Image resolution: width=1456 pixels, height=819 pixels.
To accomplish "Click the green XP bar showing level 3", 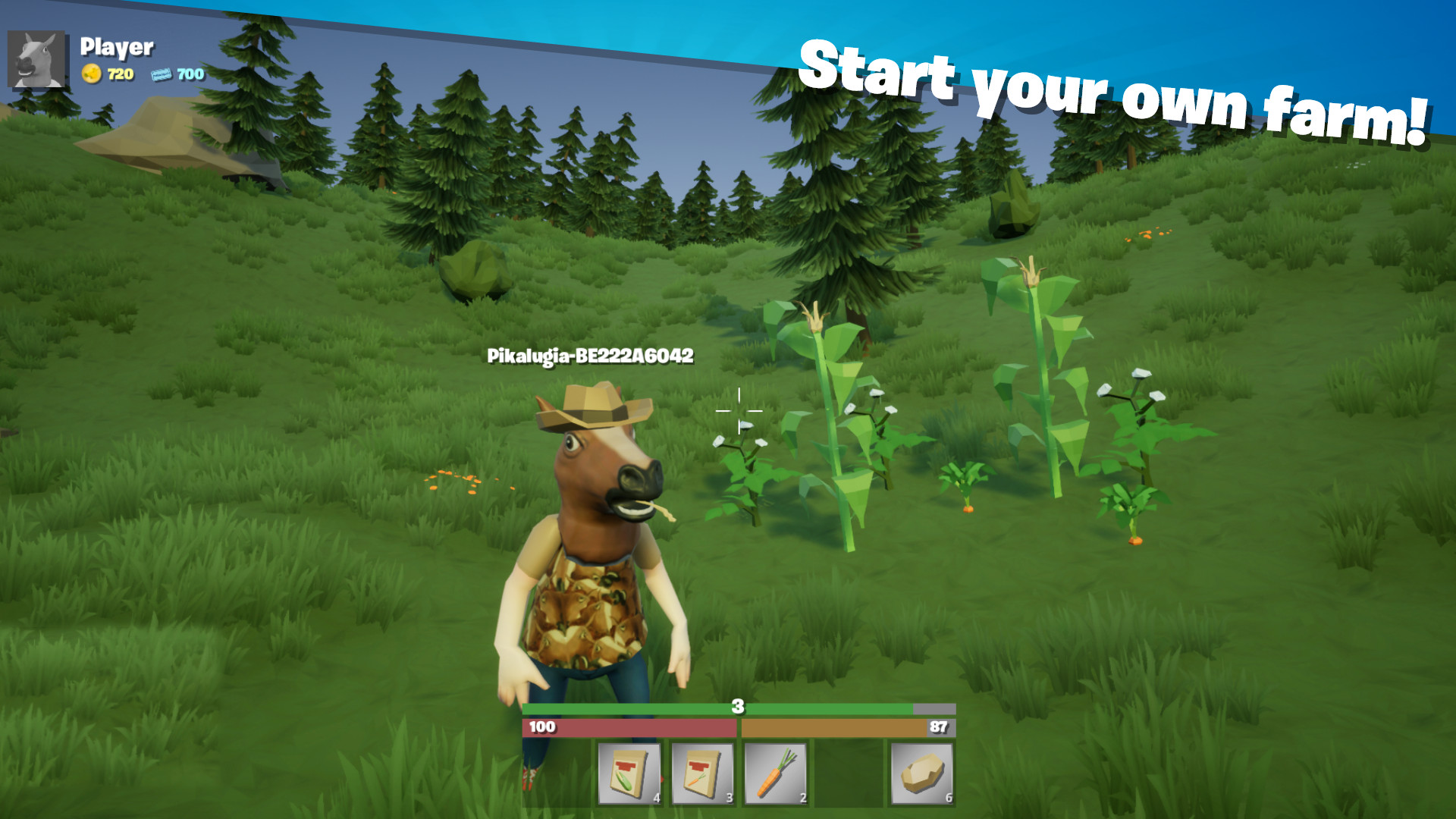I will (736, 707).
